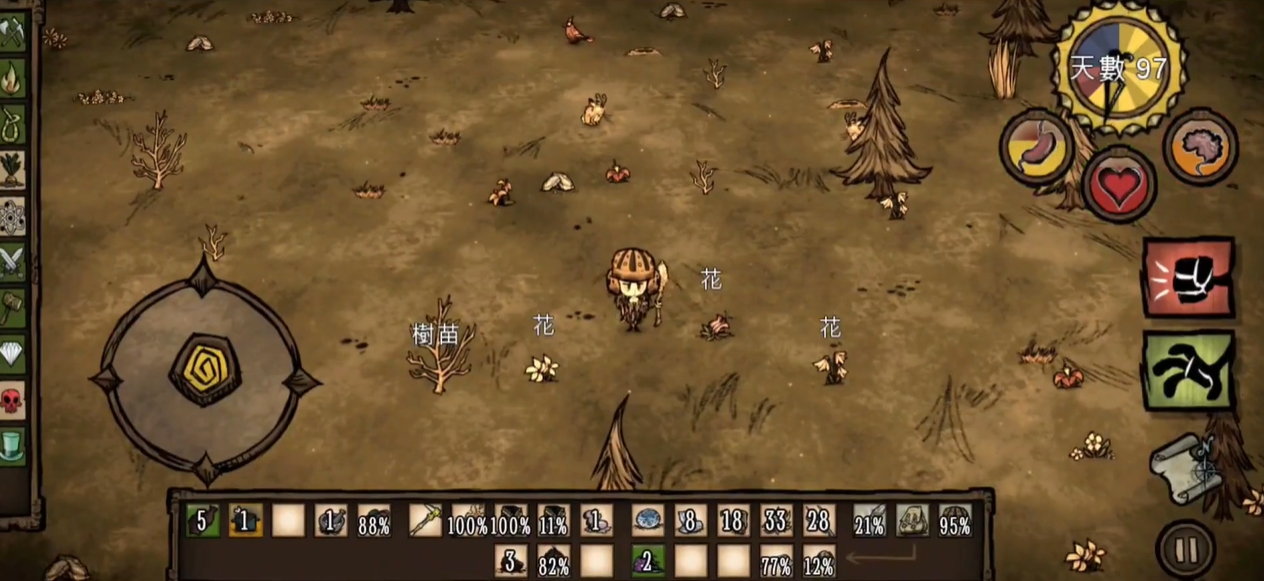The image size is (1264, 581).
Task: Select the inventory stack of 33
Action: [x=776, y=520]
